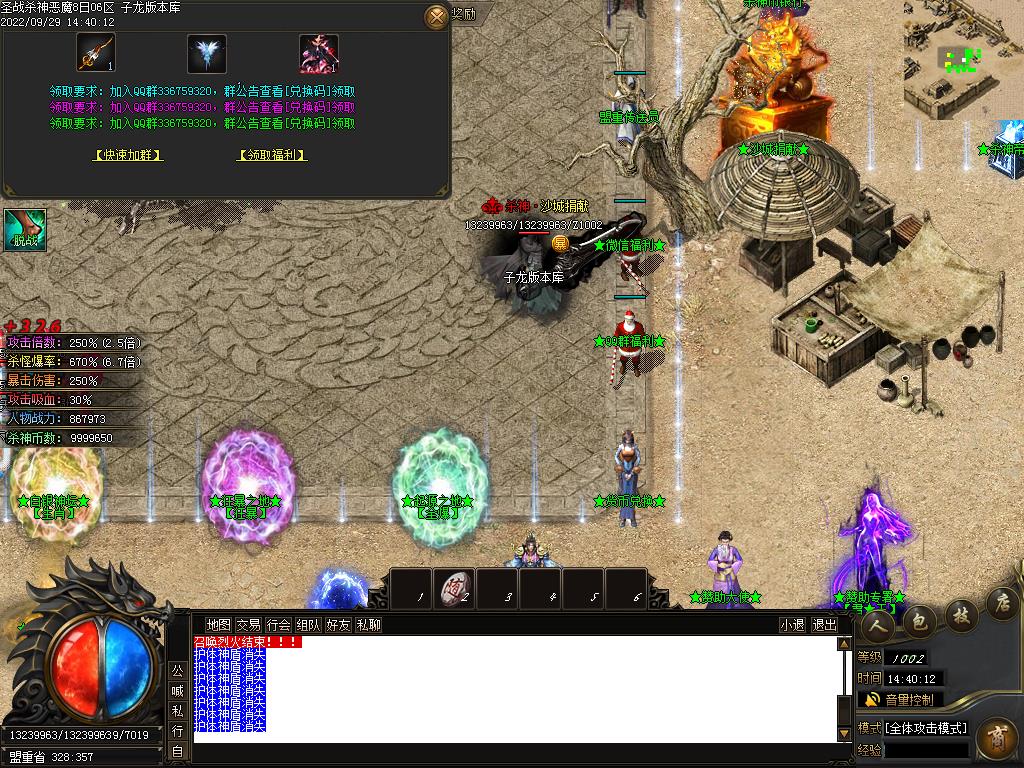Select the blue wings reward icon
This screenshot has height=768, width=1024.
coord(207,53)
